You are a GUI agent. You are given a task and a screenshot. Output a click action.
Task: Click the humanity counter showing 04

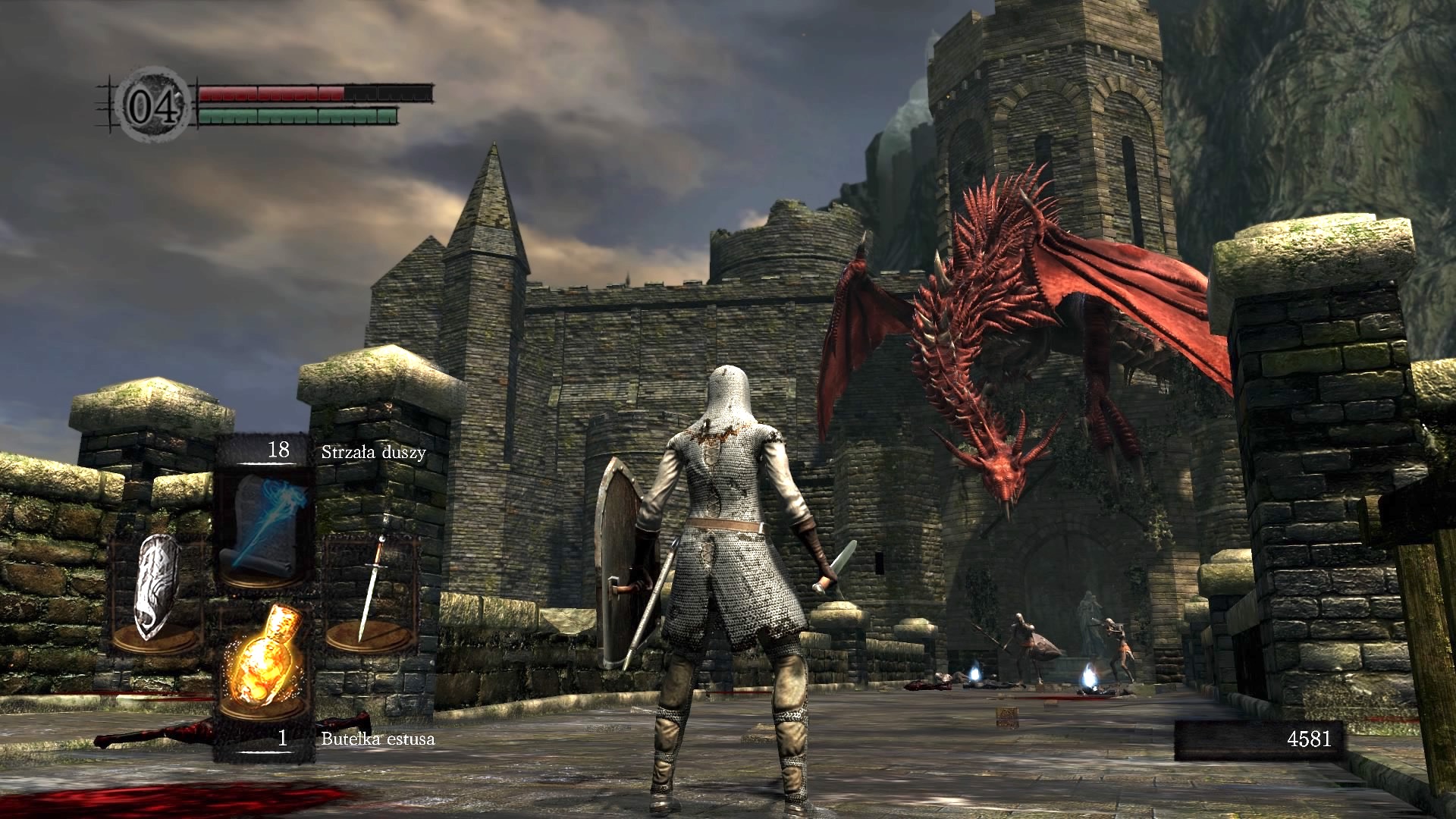(154, 105)
